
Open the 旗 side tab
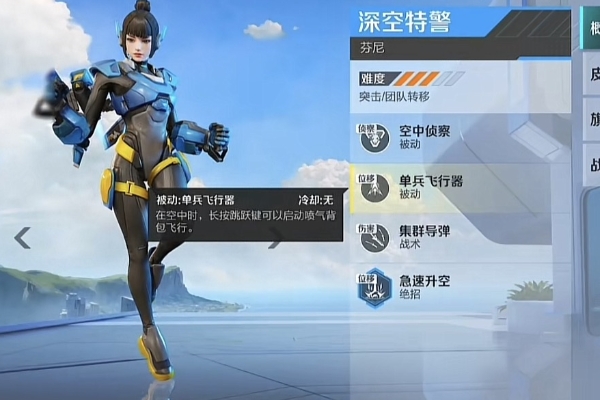click(x=590, y=118)
